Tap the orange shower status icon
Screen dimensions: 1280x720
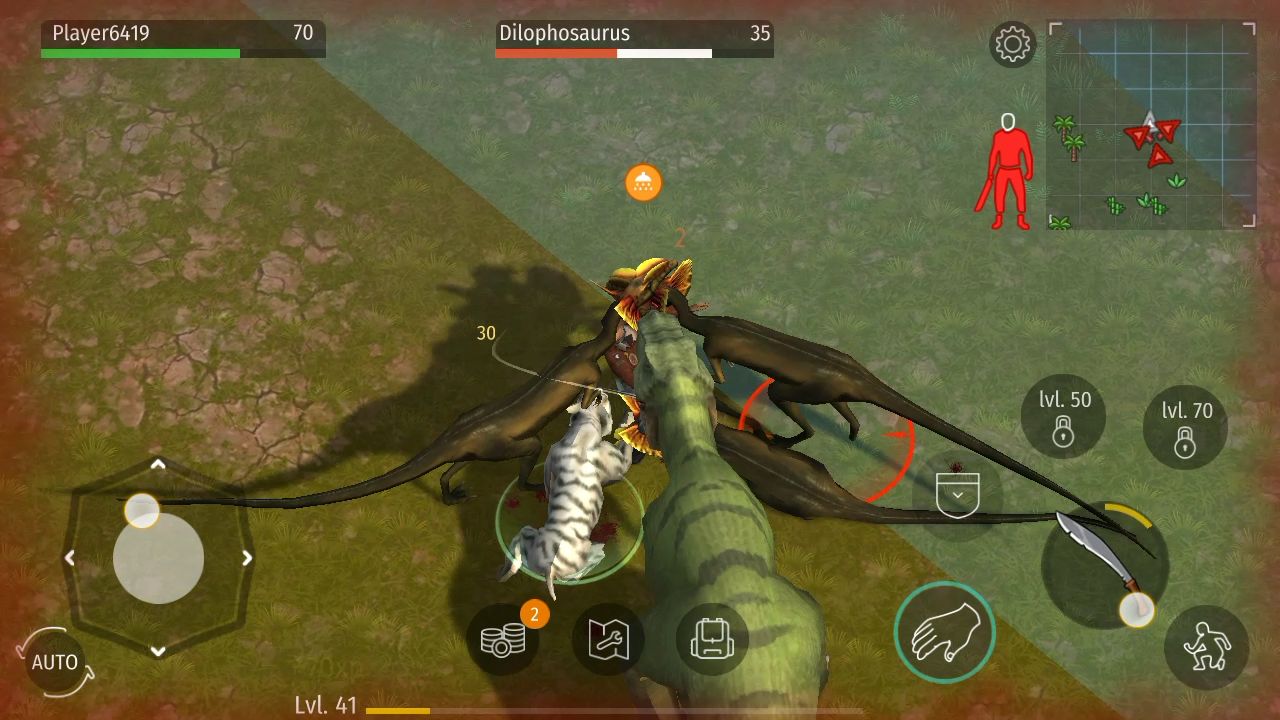(644, 182)
